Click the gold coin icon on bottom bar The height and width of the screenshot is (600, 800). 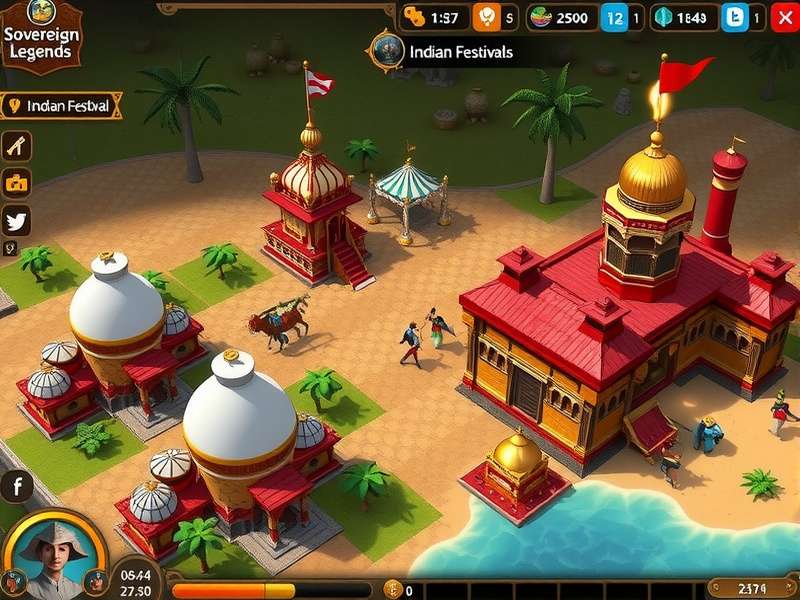click(392, 590)
